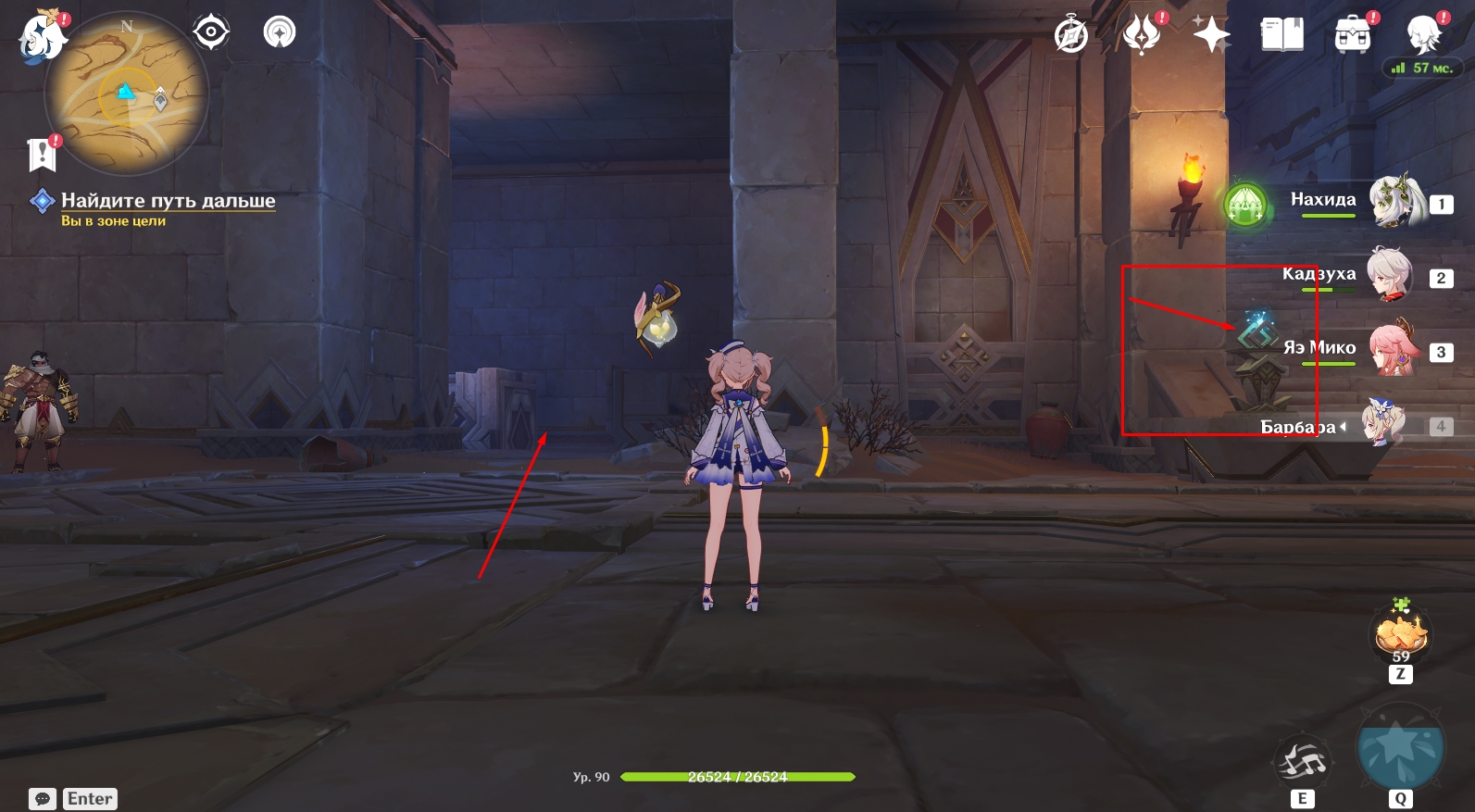
Task: Activate Barbara's elemental skill icon
Action: [x=1303, y=762]
